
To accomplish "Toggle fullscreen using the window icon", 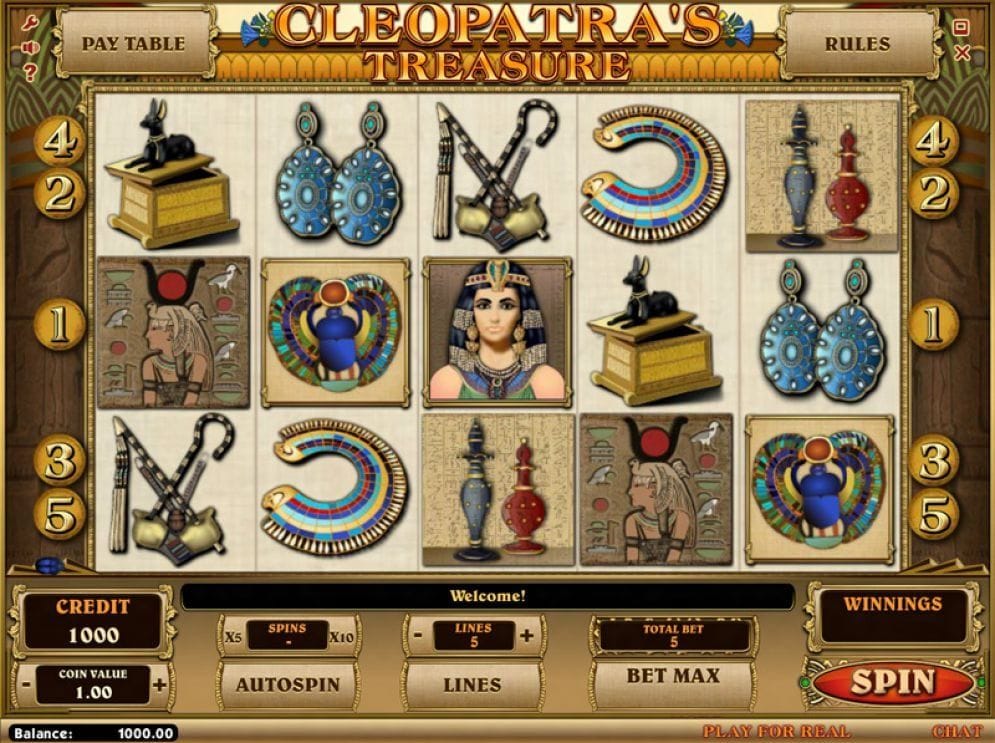I will point(961,27).
